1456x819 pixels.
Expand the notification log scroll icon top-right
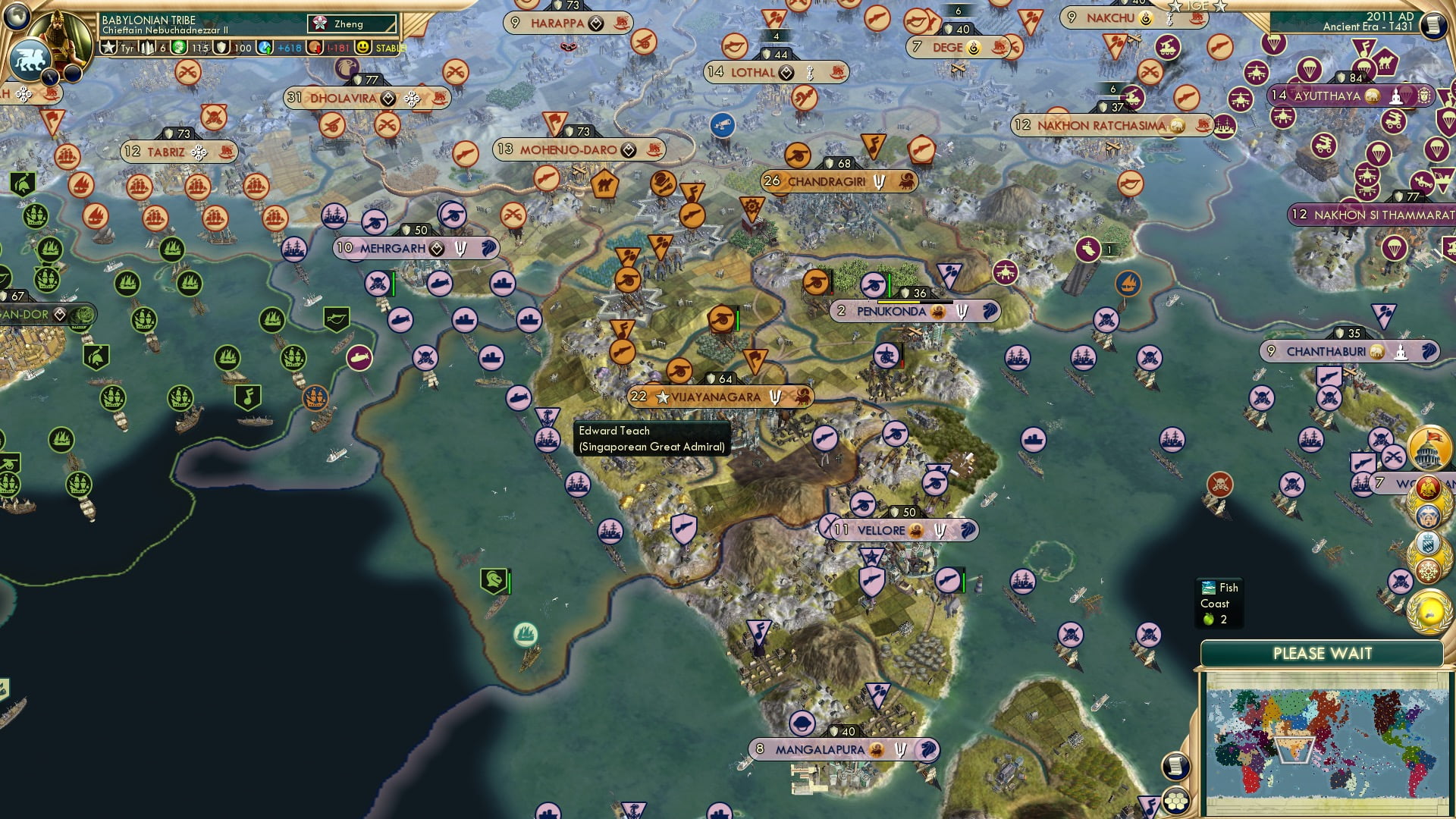(x=1435, y=24)
